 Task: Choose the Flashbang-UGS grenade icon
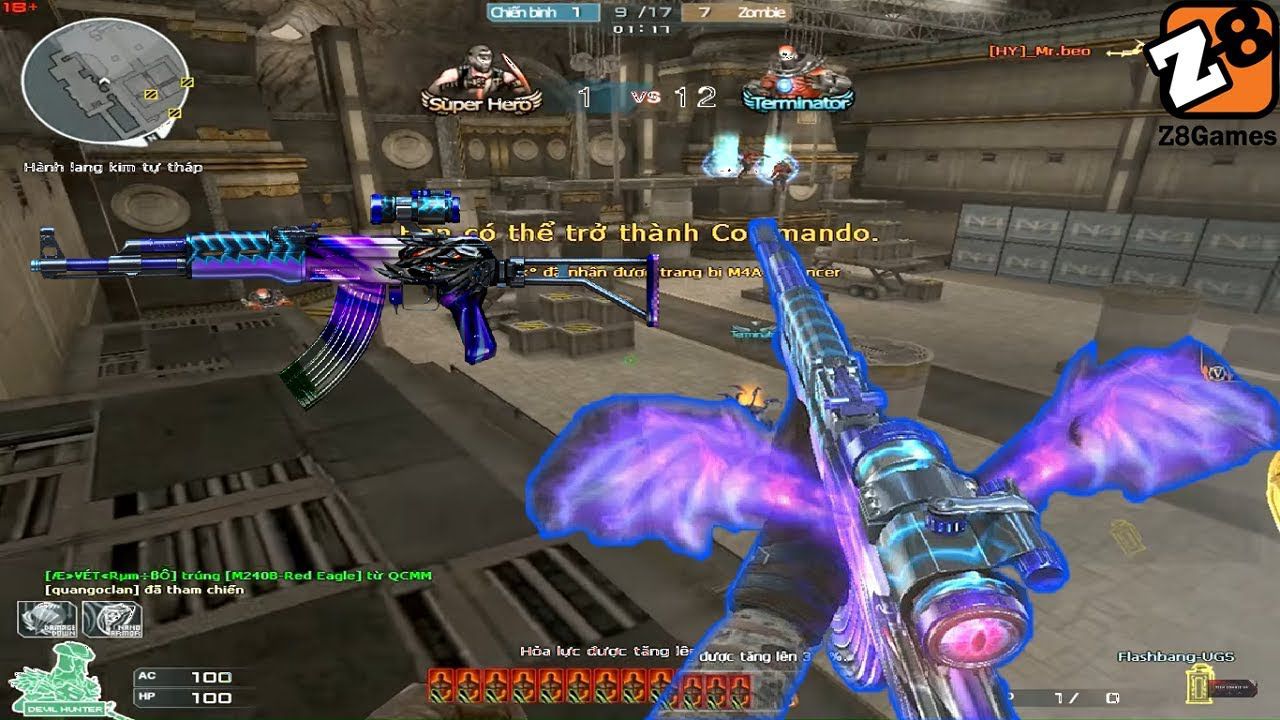coord(1193,684)
